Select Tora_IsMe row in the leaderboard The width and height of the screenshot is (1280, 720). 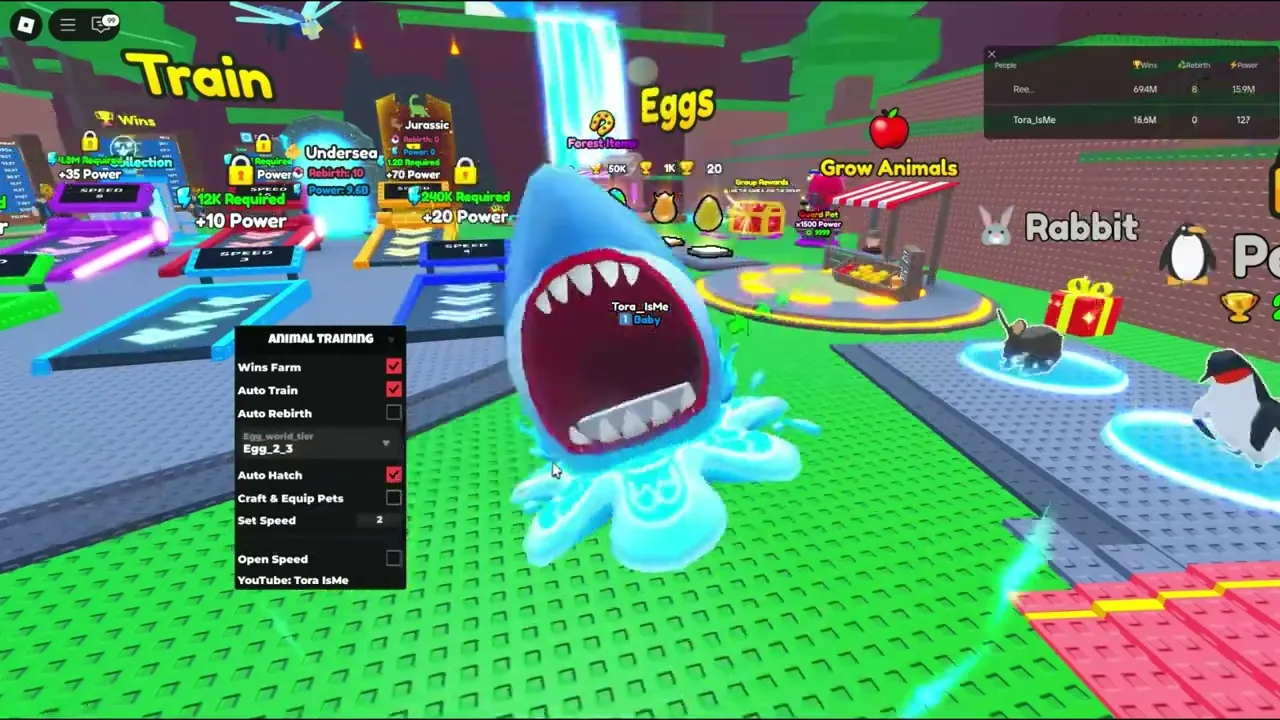click(x=1034, y=120)
